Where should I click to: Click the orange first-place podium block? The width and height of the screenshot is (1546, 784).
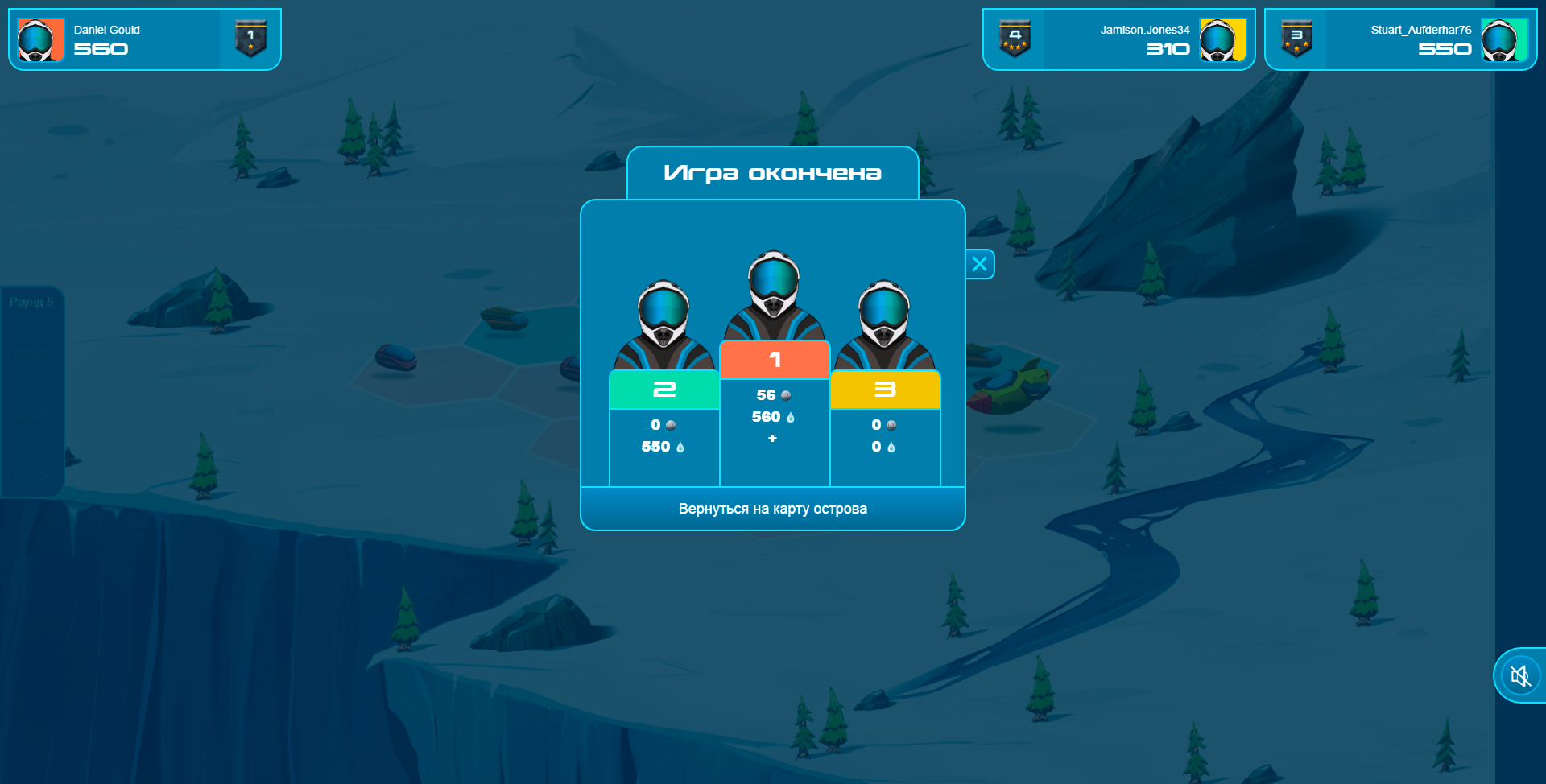click(x=775, y=361)
